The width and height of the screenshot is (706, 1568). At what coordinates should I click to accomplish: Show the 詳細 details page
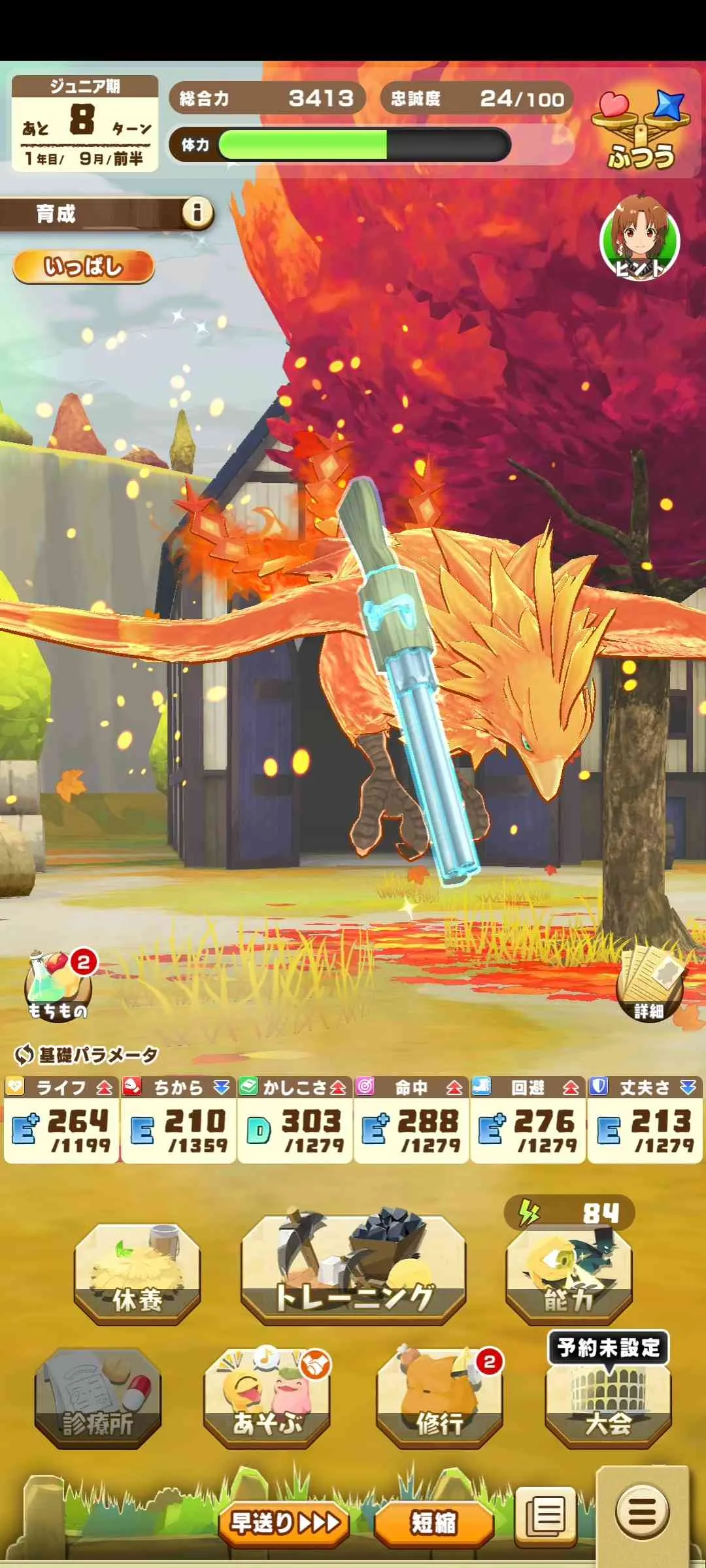649,988
